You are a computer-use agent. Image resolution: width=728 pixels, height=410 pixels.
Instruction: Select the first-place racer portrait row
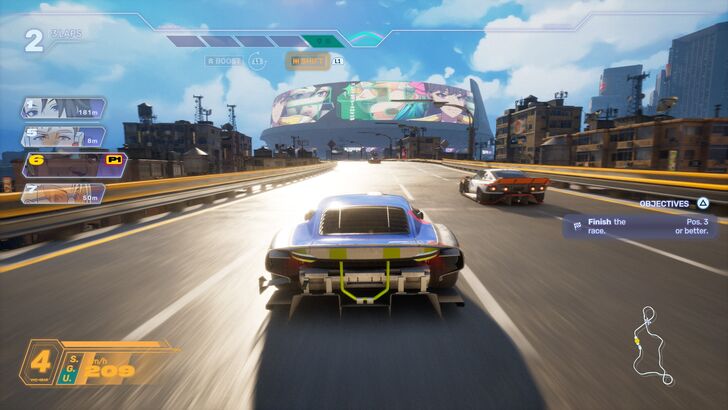pyautogui.click(x=62, y=108)
